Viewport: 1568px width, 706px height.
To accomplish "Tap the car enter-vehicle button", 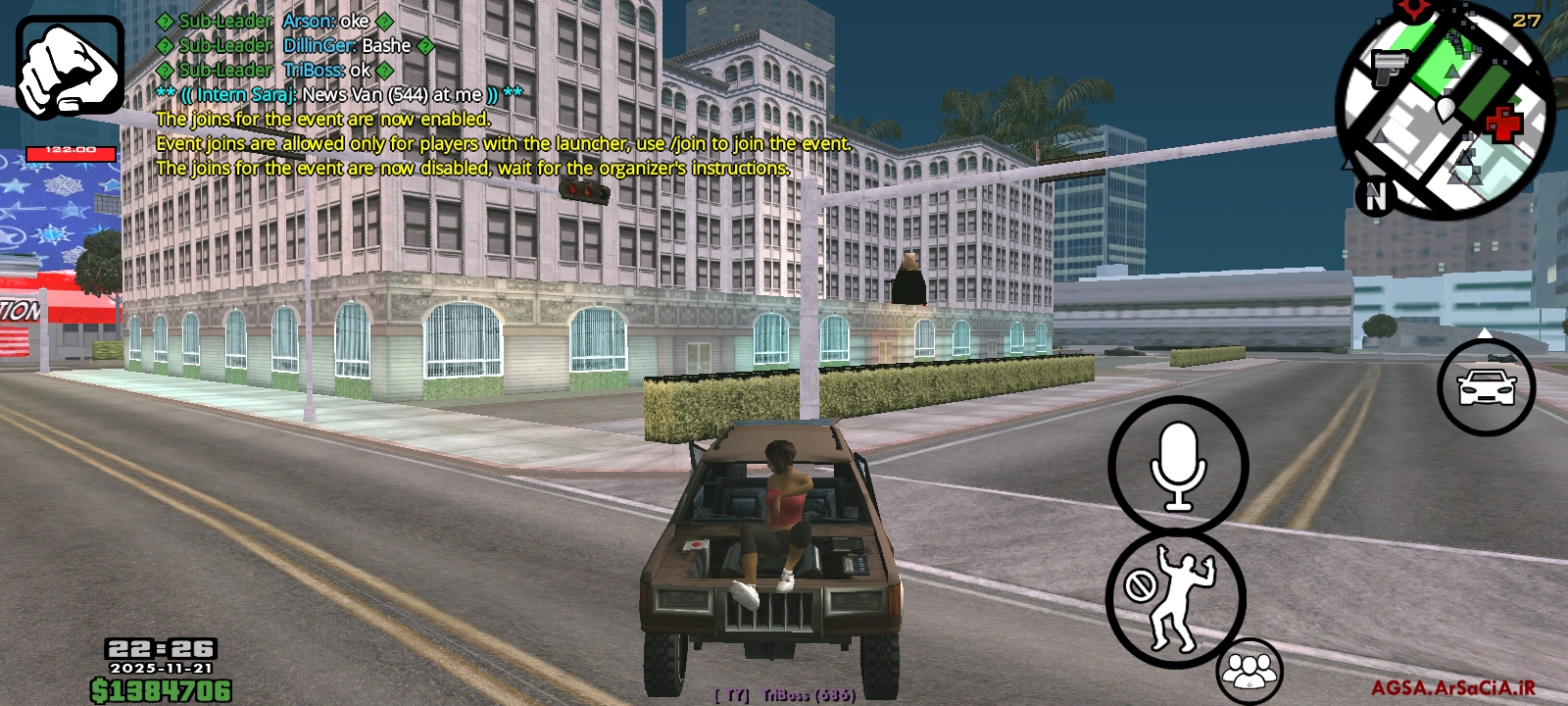I will pyautogui.click(x=1486, y=388).
